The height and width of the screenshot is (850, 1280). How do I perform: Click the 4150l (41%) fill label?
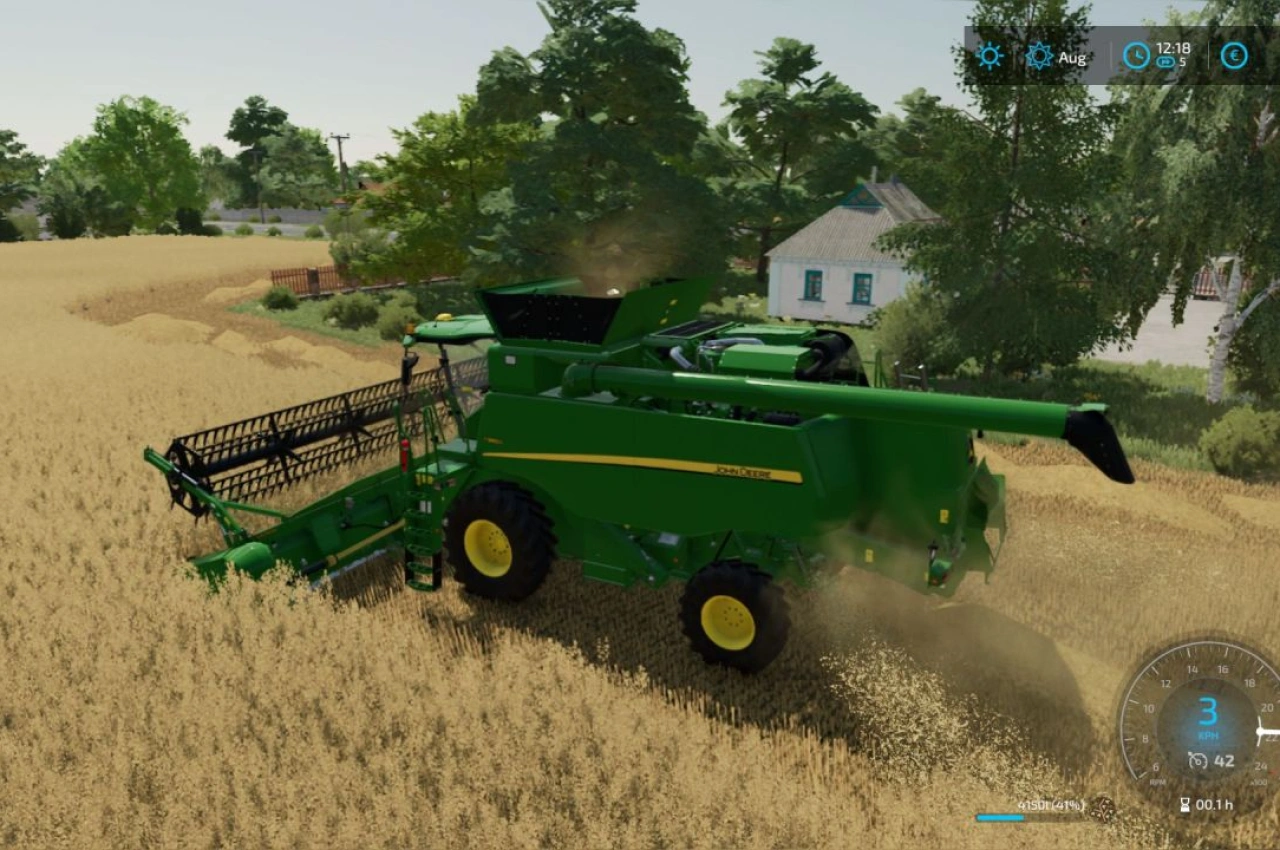point(1050,805)
